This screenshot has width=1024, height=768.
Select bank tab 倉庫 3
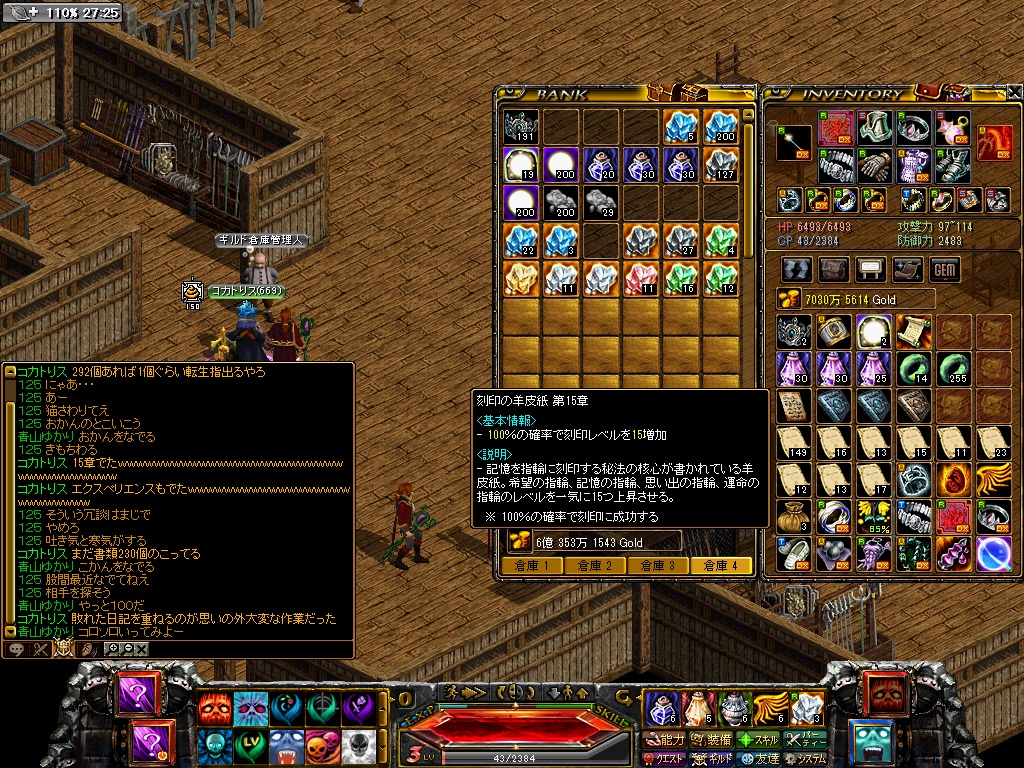pos(657,565)
